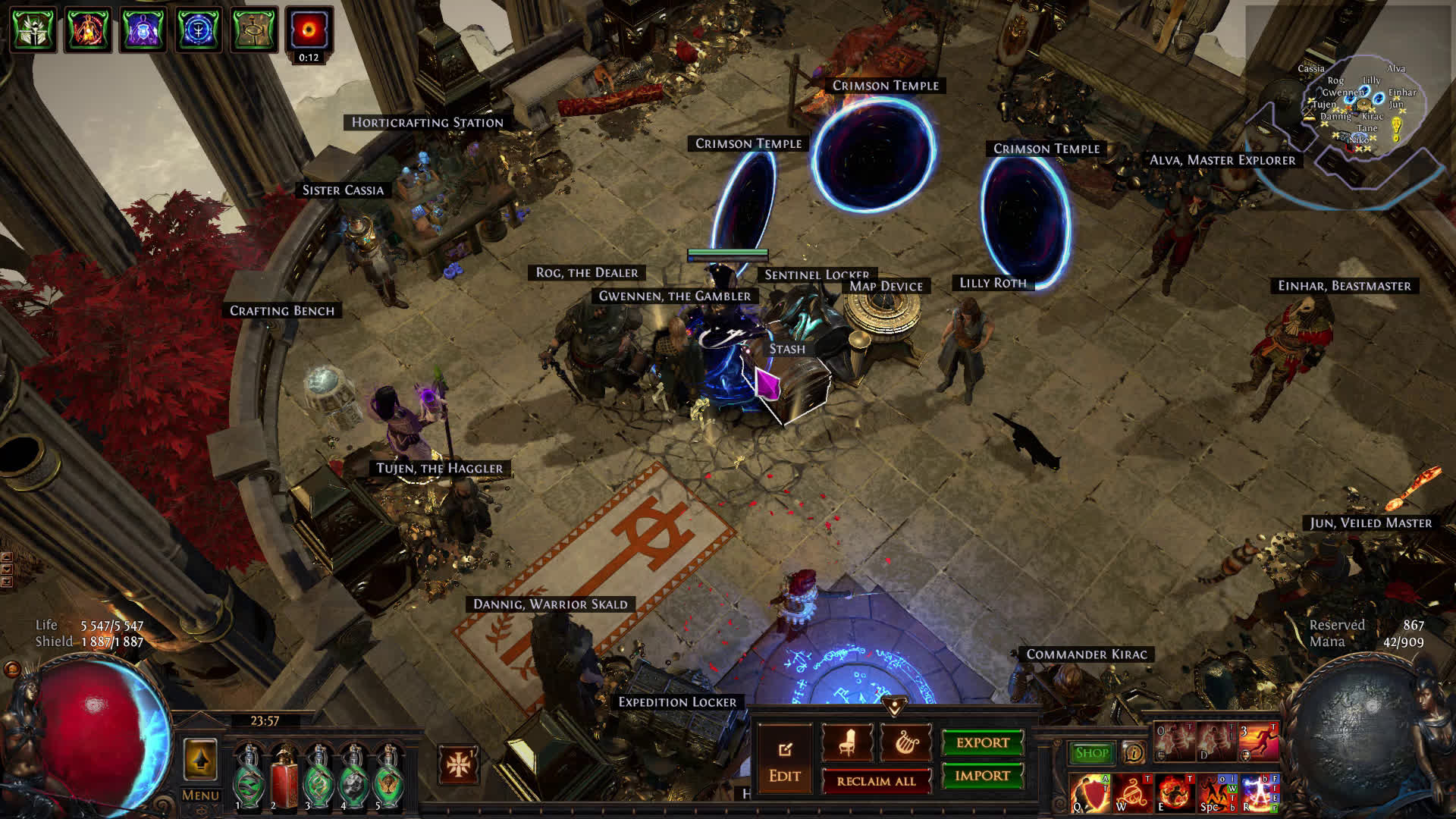Screen dimensions: 1456x819
Task: Select the running figure skill slot
Action: click(1258, 742)
